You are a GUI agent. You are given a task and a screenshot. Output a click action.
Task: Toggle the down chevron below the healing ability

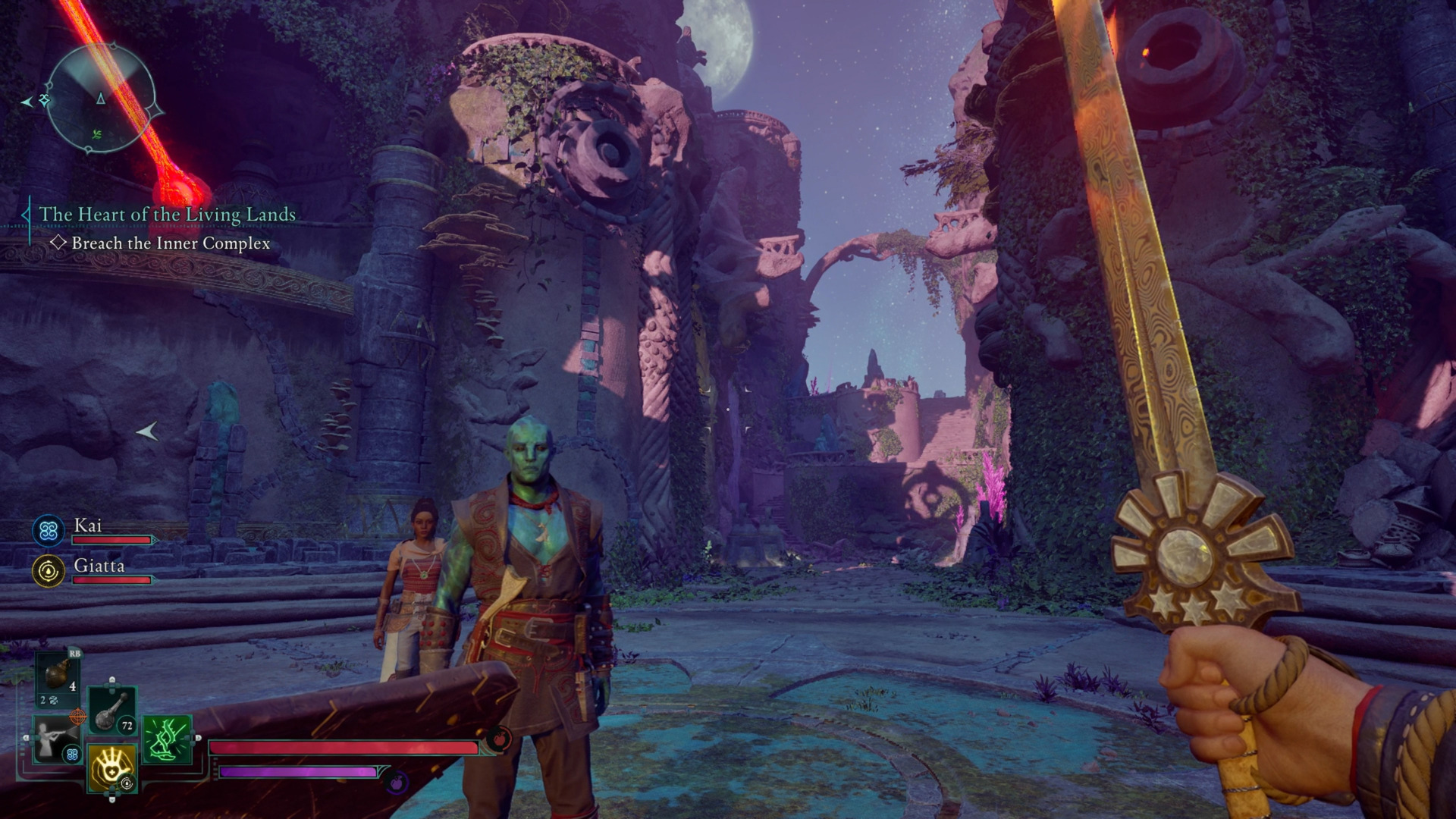tap(112, 799)
